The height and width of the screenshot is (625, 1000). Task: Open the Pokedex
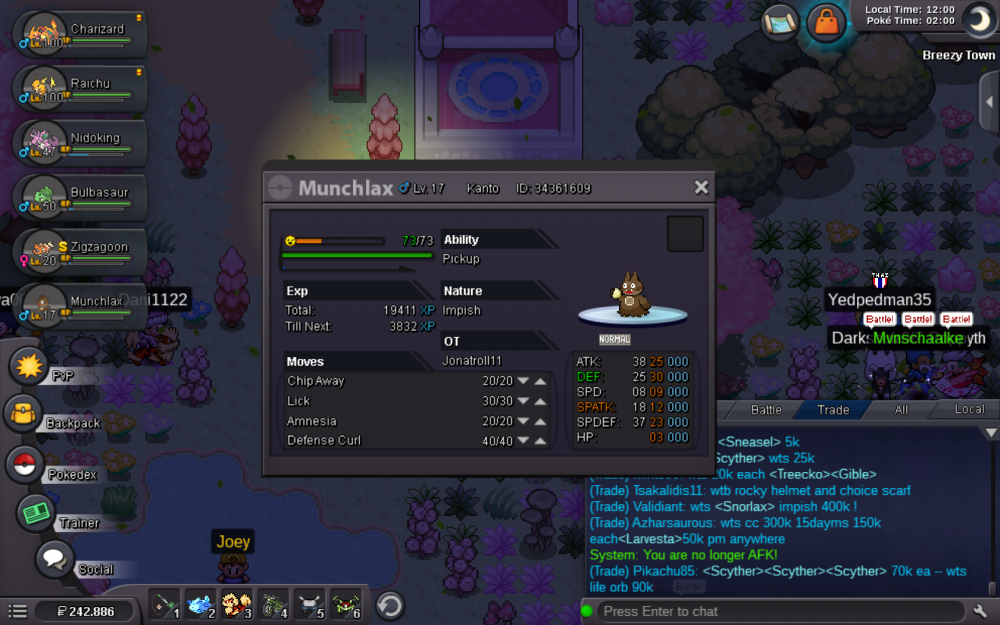25,465
